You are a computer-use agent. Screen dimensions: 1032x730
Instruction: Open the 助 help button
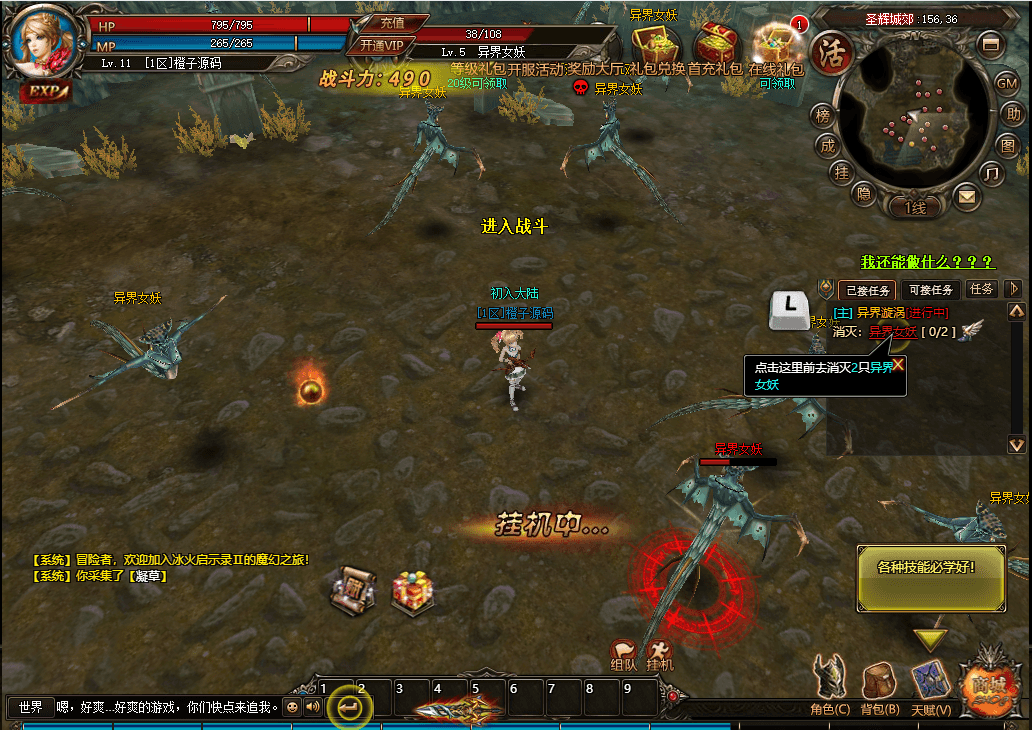click(x=1013, y=114)
